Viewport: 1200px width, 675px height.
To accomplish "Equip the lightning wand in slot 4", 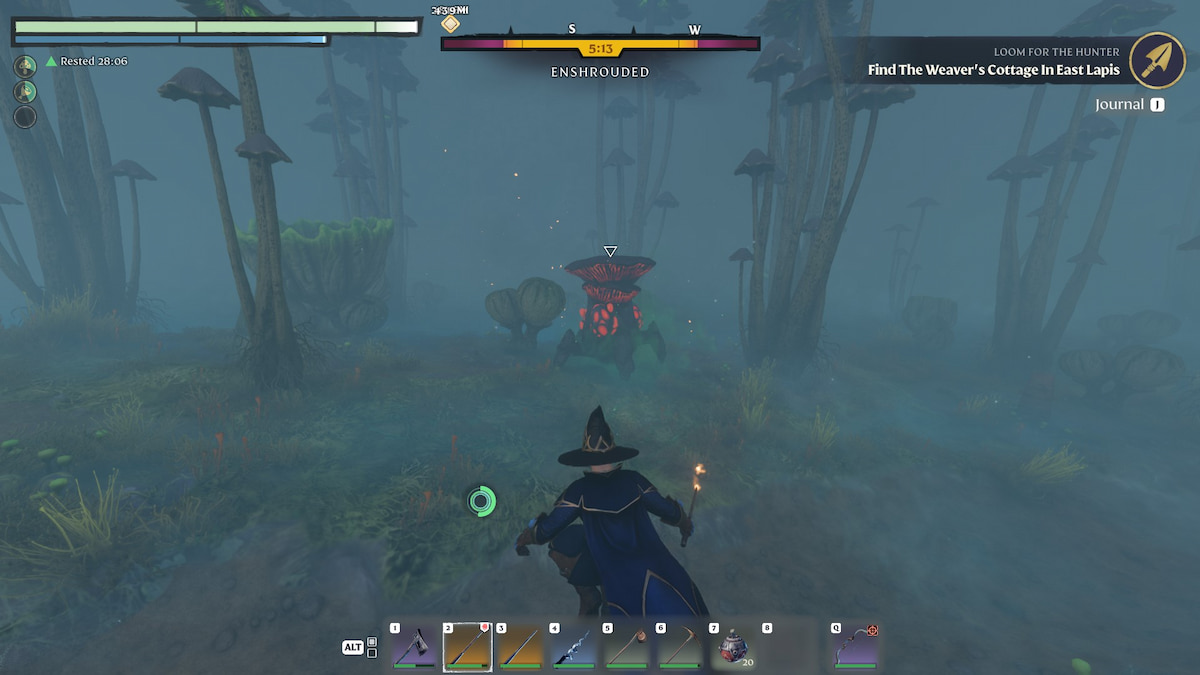I will click(x=573, y=647).
